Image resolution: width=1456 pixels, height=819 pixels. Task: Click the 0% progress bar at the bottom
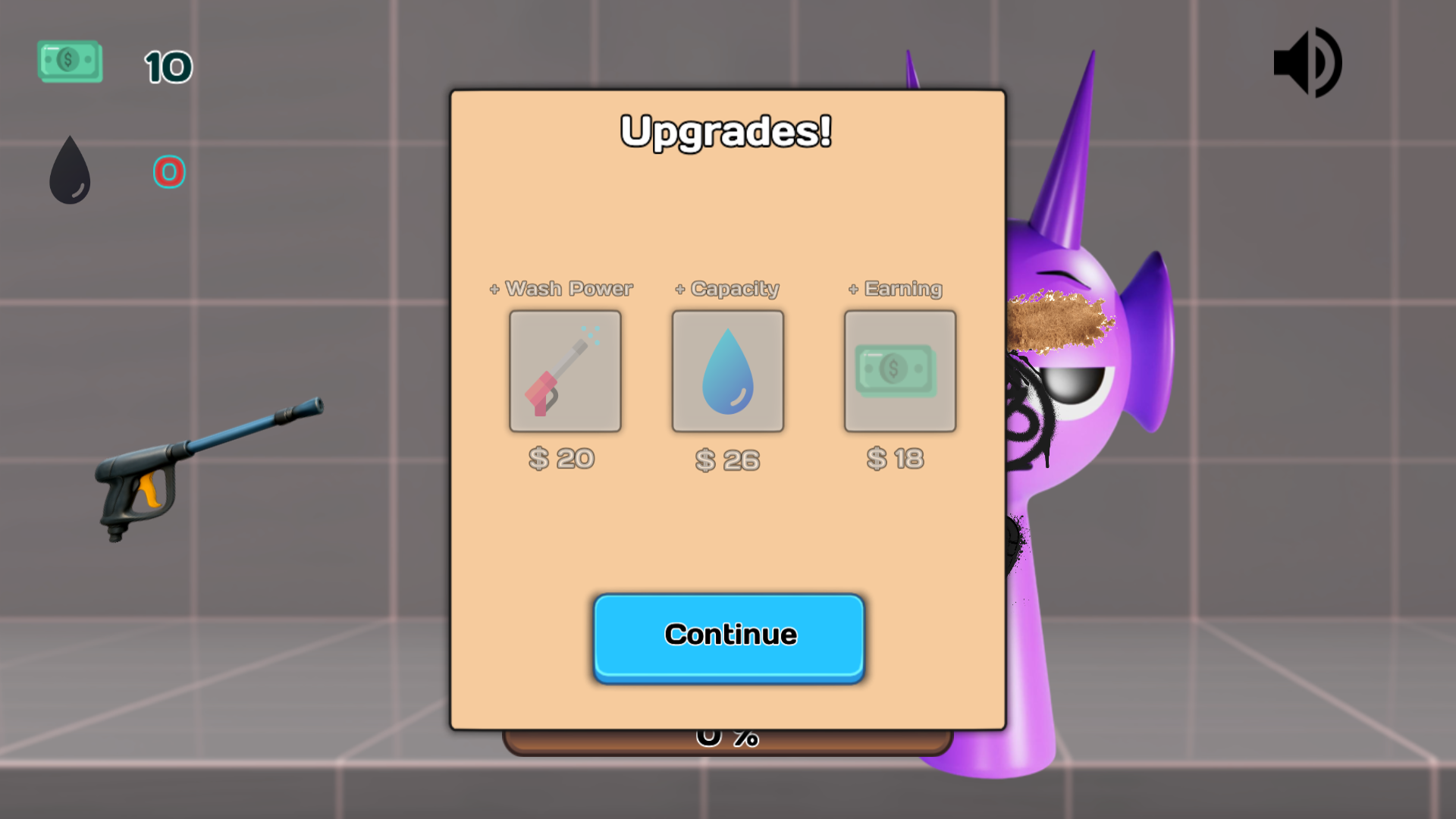pyautogui.click(x=726, y=734)
